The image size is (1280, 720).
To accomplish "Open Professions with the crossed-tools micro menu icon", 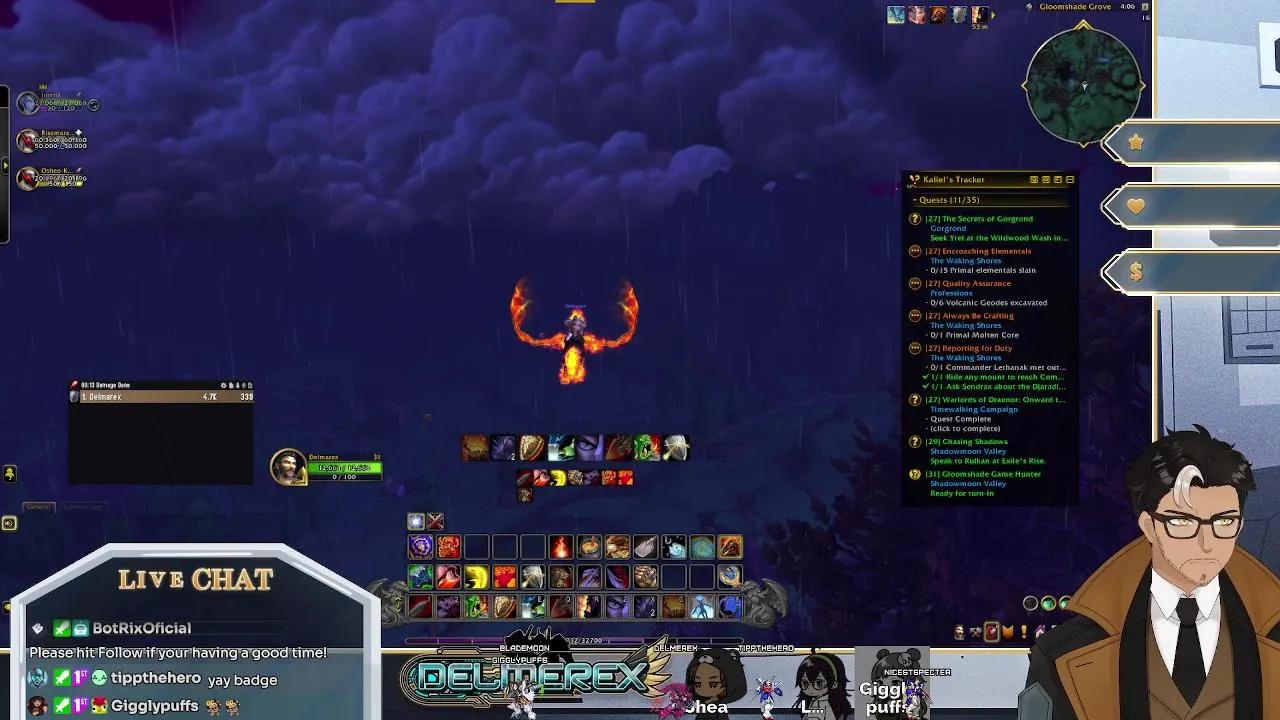I will pos(976,630).
